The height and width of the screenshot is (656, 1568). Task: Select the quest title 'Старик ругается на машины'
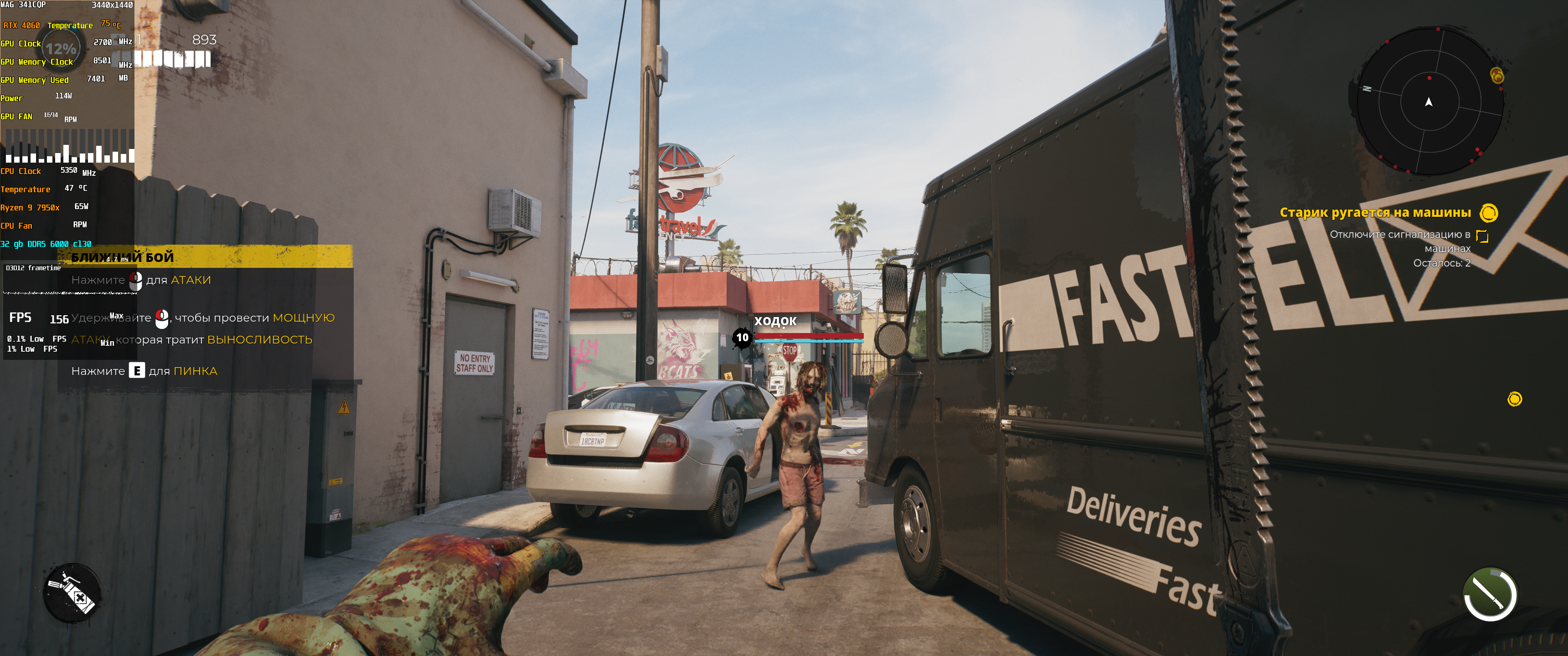(x=1374, y=212)
